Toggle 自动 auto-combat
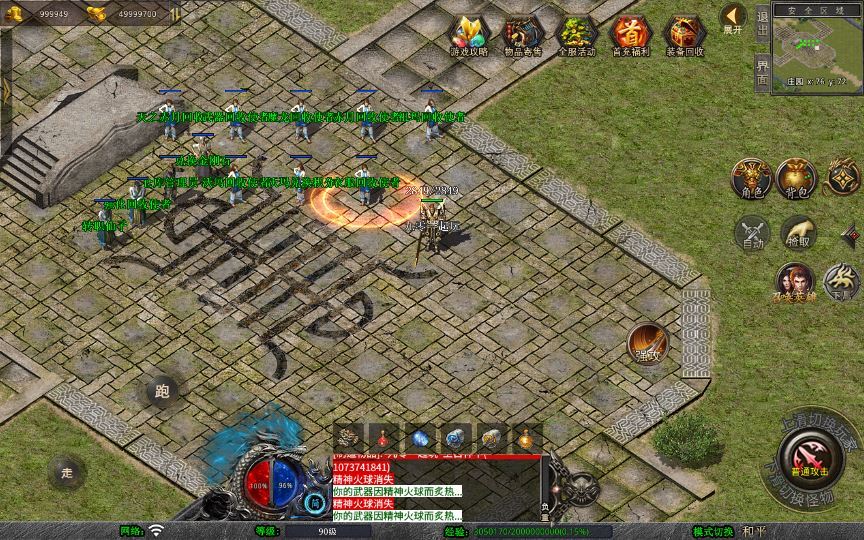Image resolution: width=864 pixels, height=540 pixels. [751, 234]
